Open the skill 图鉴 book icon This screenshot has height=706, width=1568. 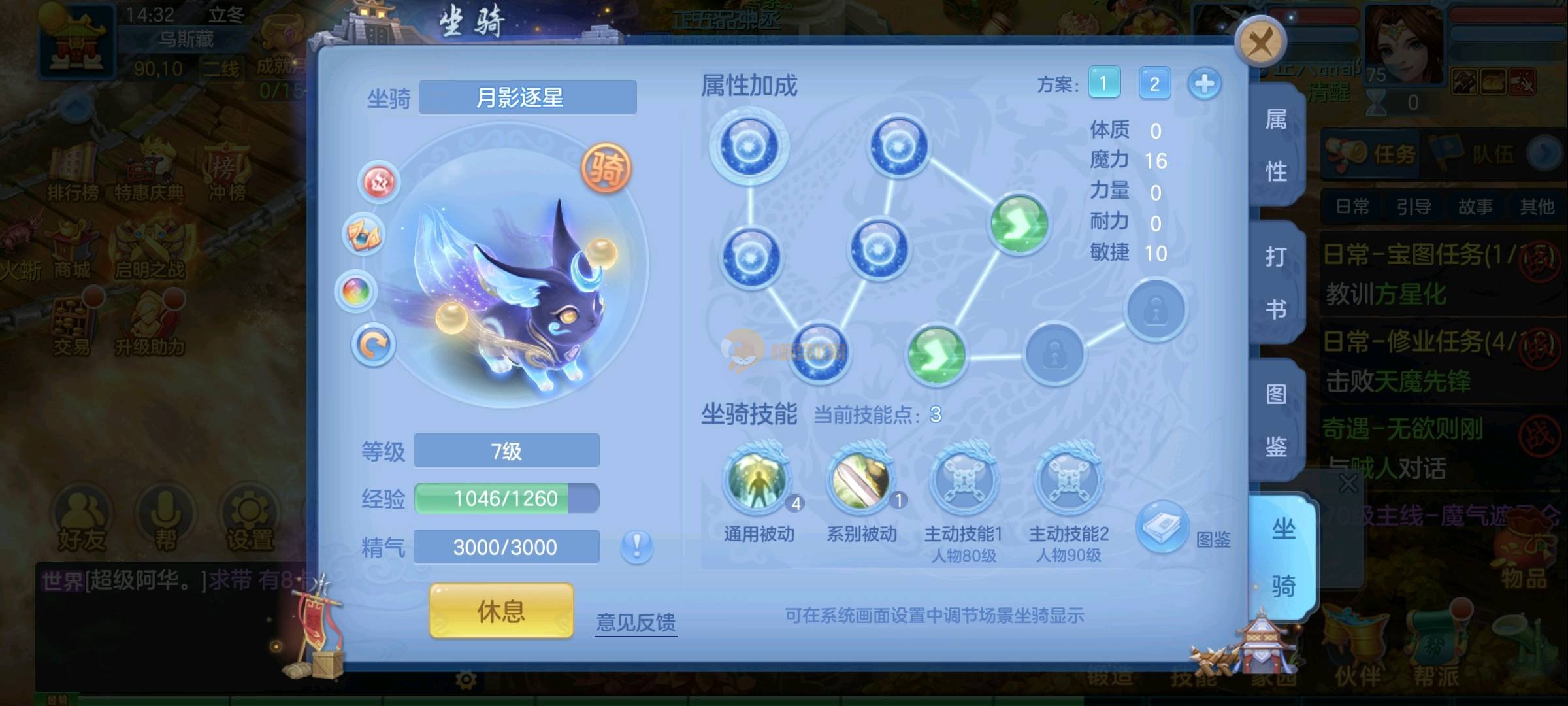click(1162, 527)
